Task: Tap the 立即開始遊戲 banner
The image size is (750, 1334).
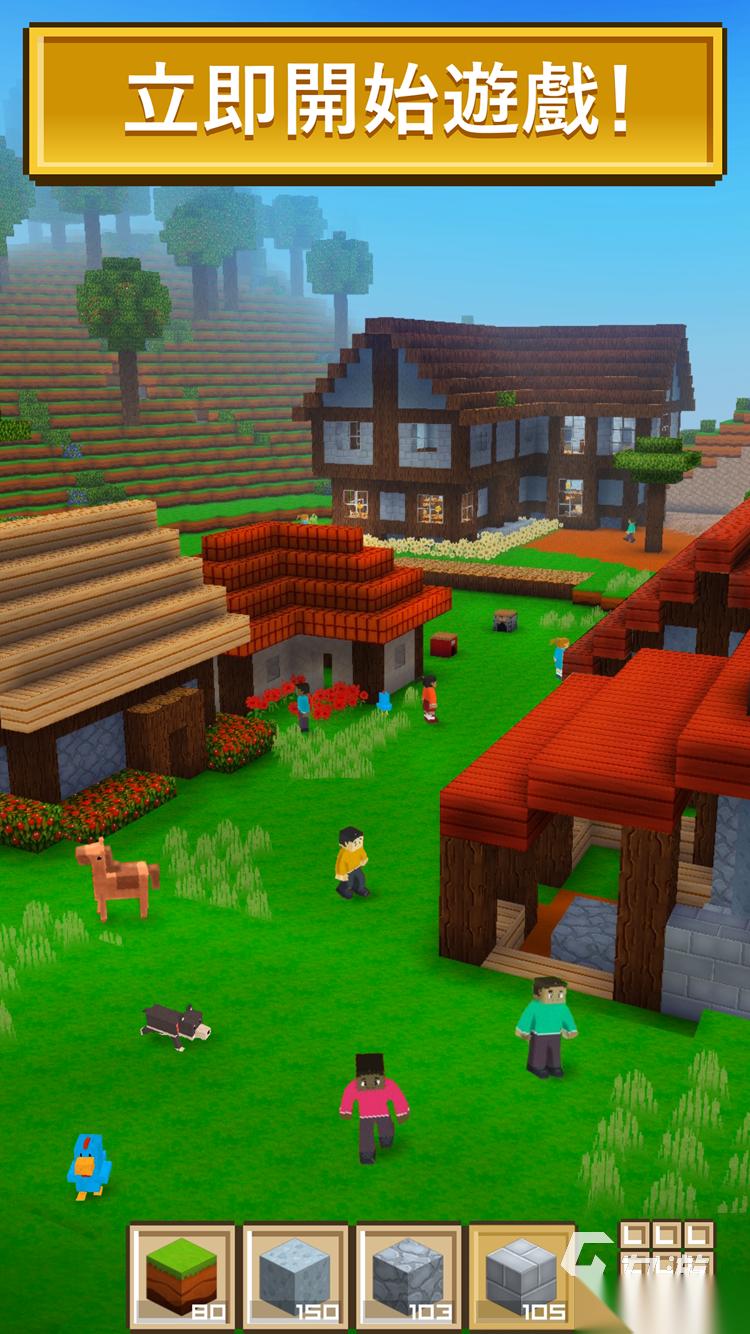Action: pos(375,102)
